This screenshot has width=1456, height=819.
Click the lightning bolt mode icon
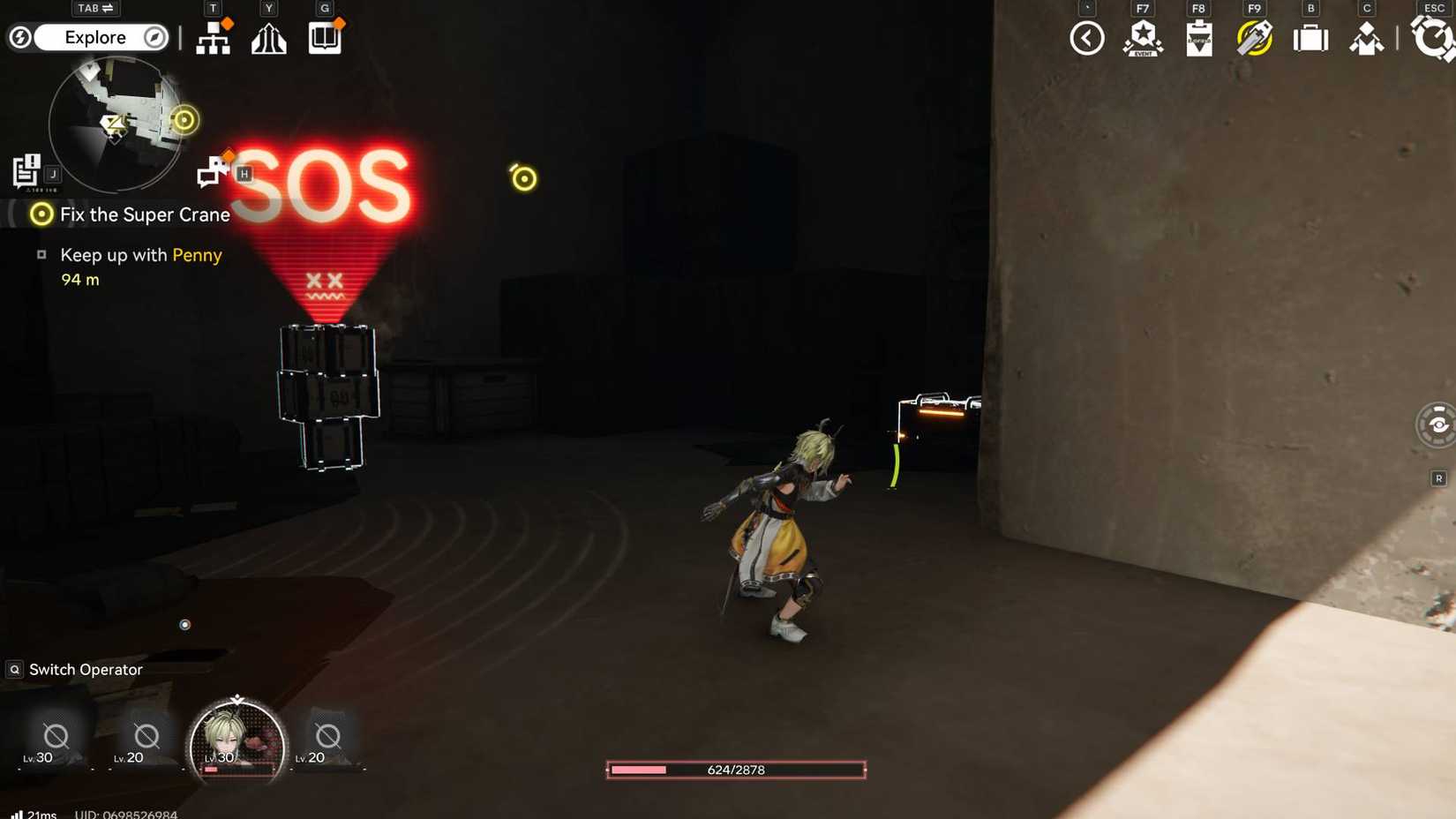pyautogui.click(x=20, y=37)
